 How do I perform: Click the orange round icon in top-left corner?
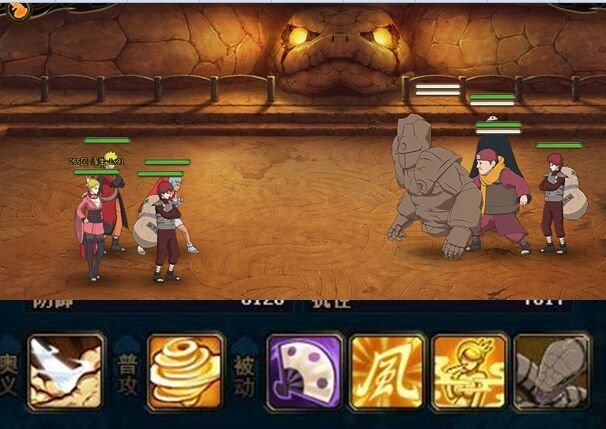coord(14,9)
